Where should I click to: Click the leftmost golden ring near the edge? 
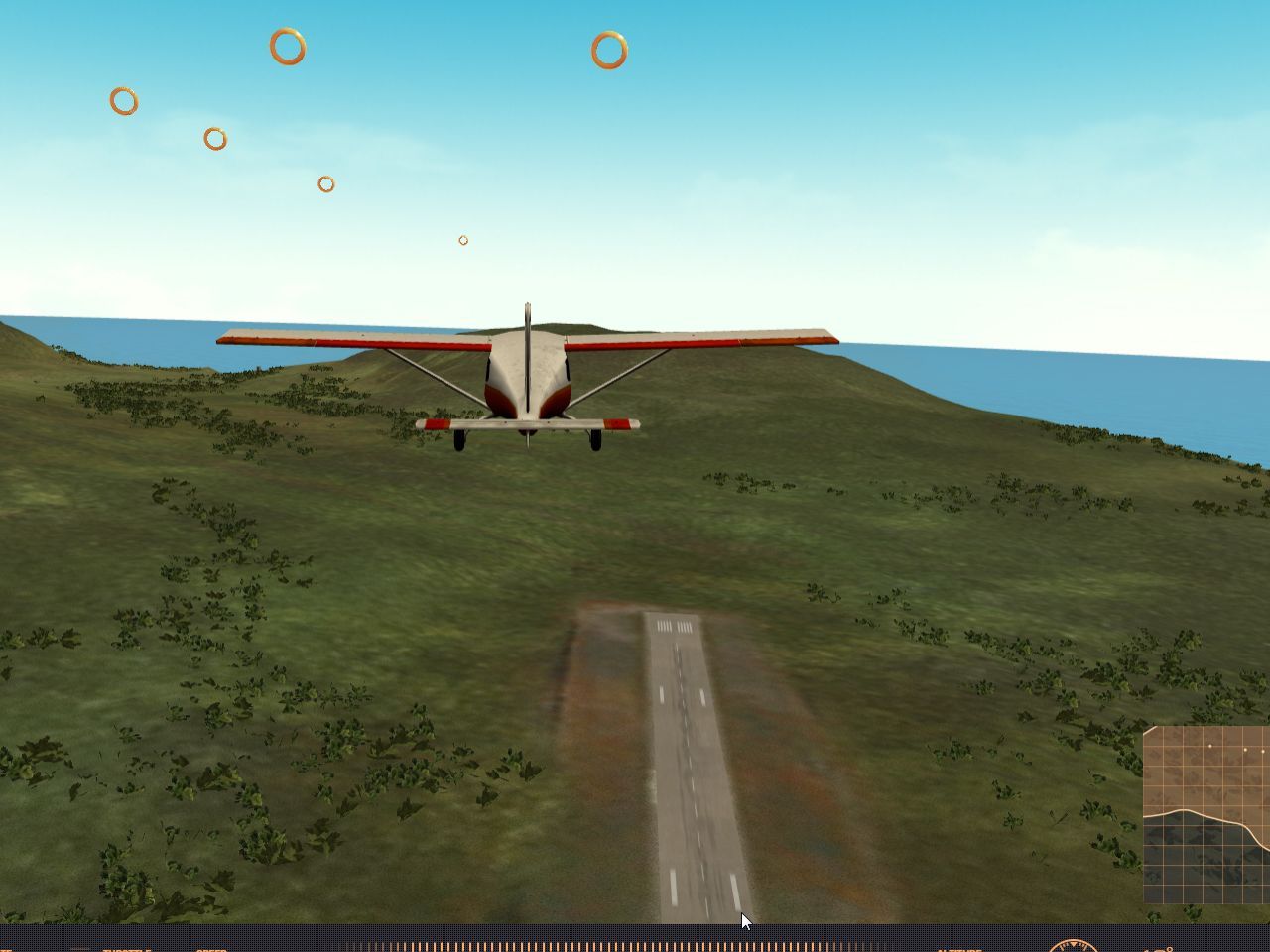(122, 101)
